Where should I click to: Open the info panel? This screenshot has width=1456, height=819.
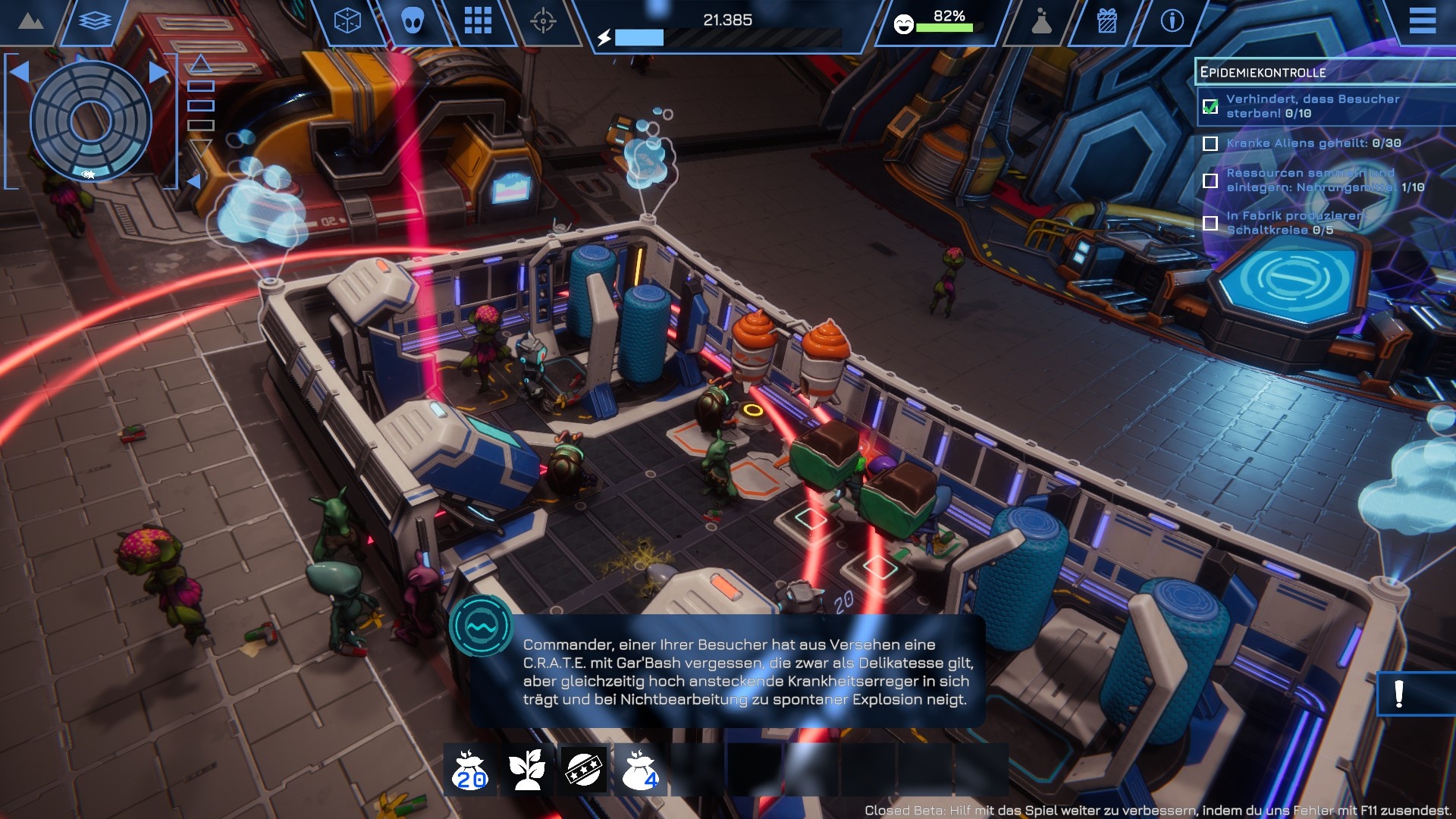point(1172,21)
